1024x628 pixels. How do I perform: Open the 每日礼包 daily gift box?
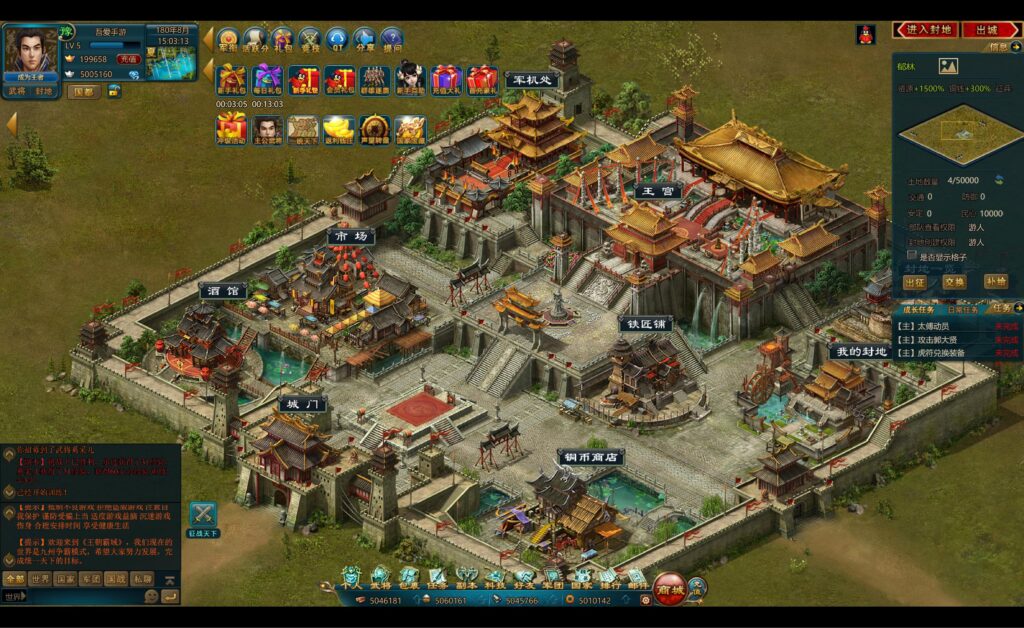(267, 79)
